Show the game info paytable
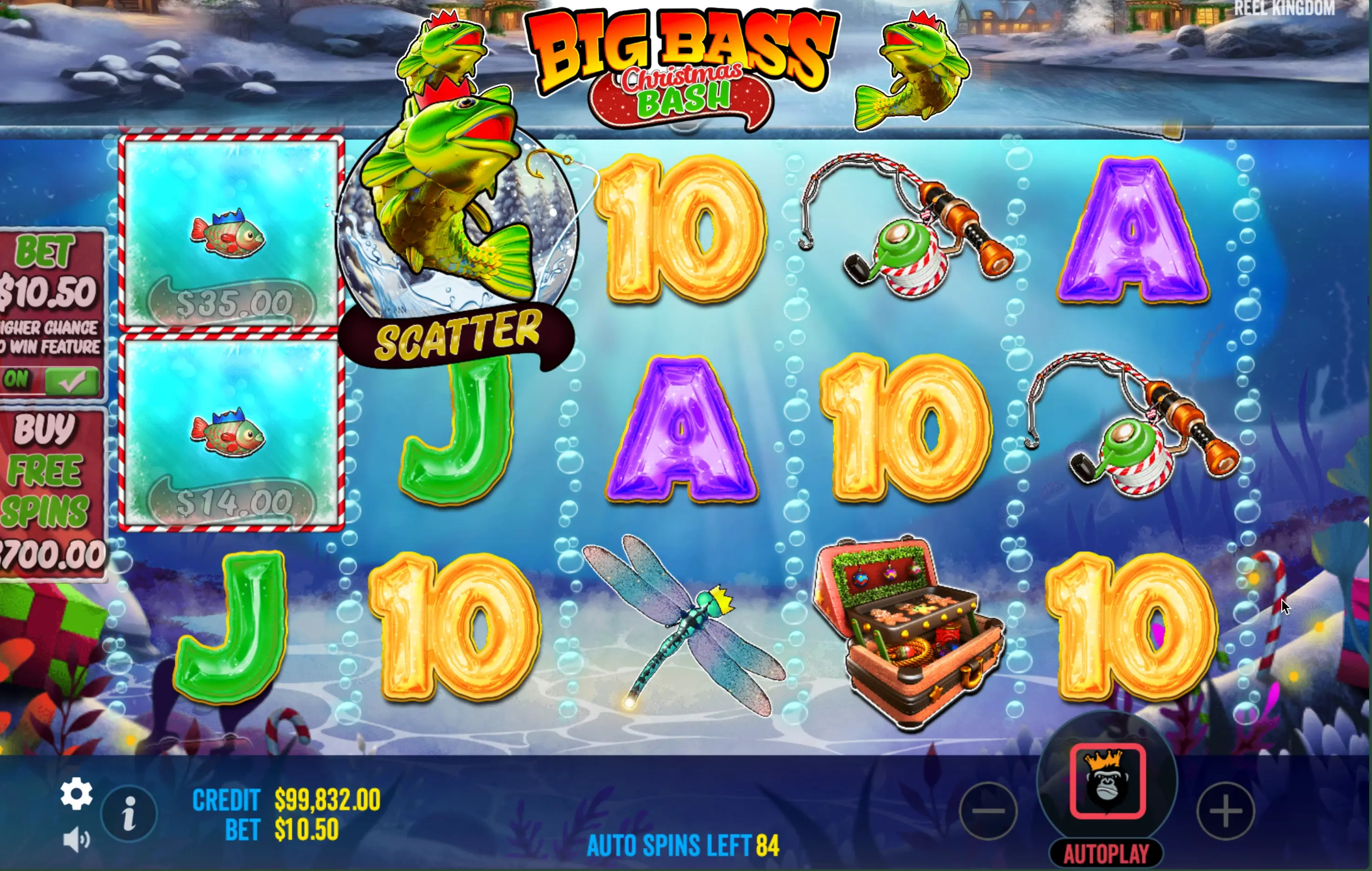The image size is (1372, 871). [x=129, y=813]
